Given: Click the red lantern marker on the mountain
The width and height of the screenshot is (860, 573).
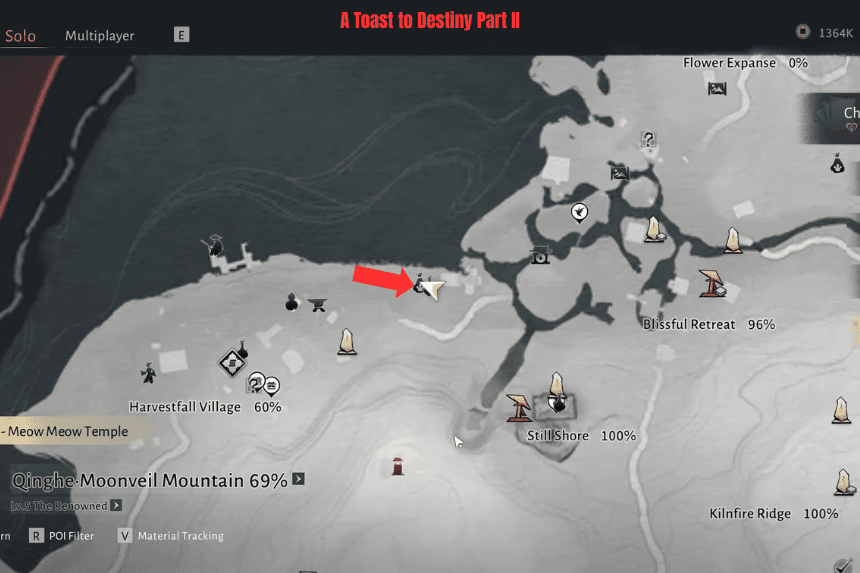Looking at the screenshot, I should [x=398, y=465].
